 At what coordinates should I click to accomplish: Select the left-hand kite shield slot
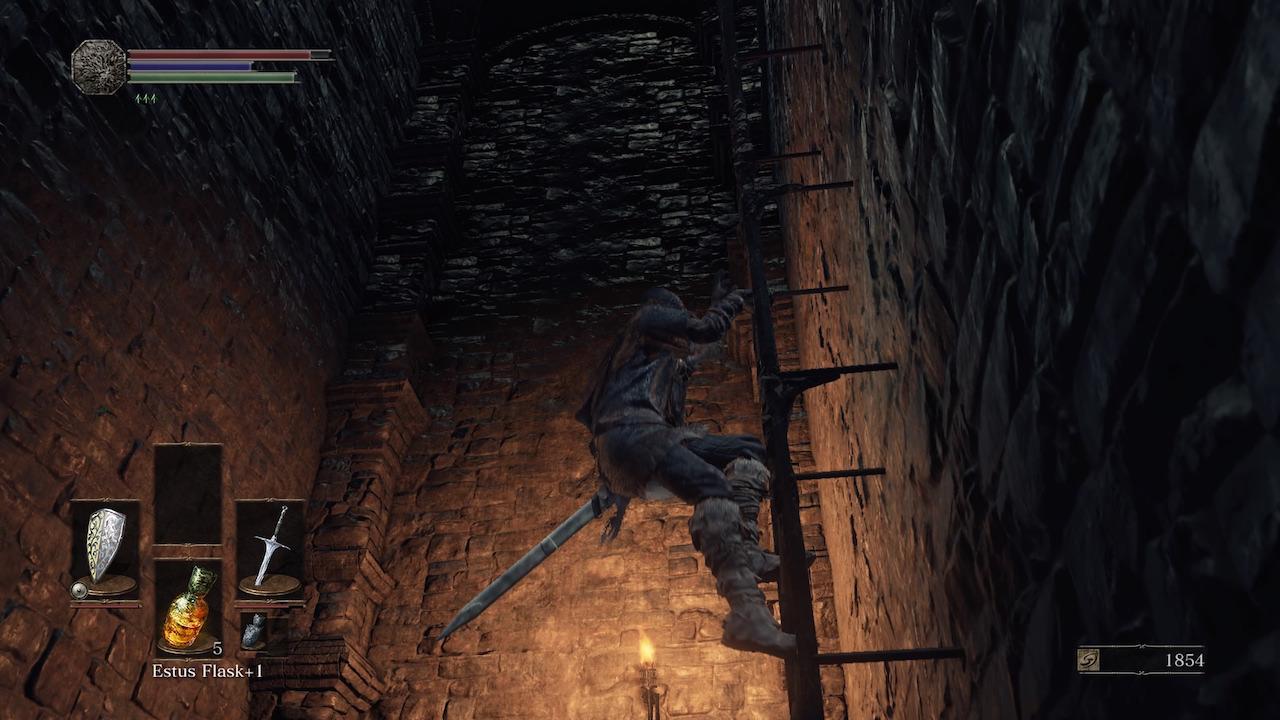(105, 548)
